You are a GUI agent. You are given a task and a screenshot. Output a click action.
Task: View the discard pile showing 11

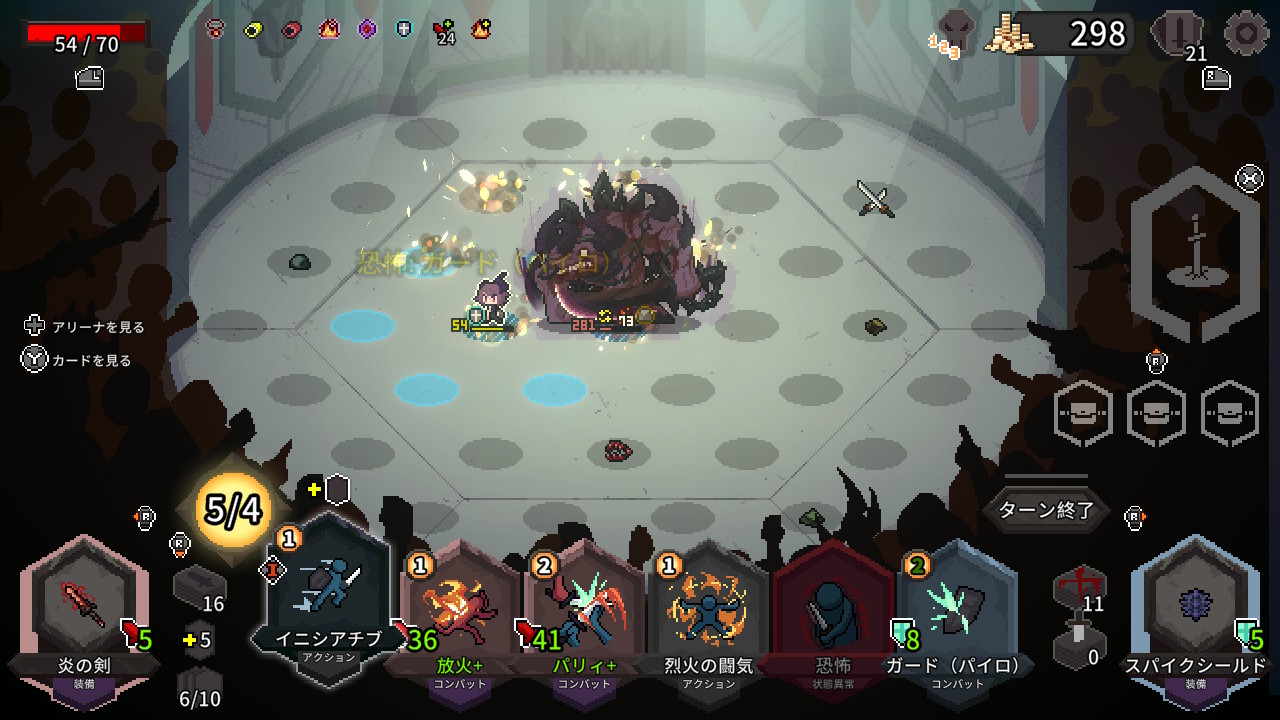click(1080, 588)
